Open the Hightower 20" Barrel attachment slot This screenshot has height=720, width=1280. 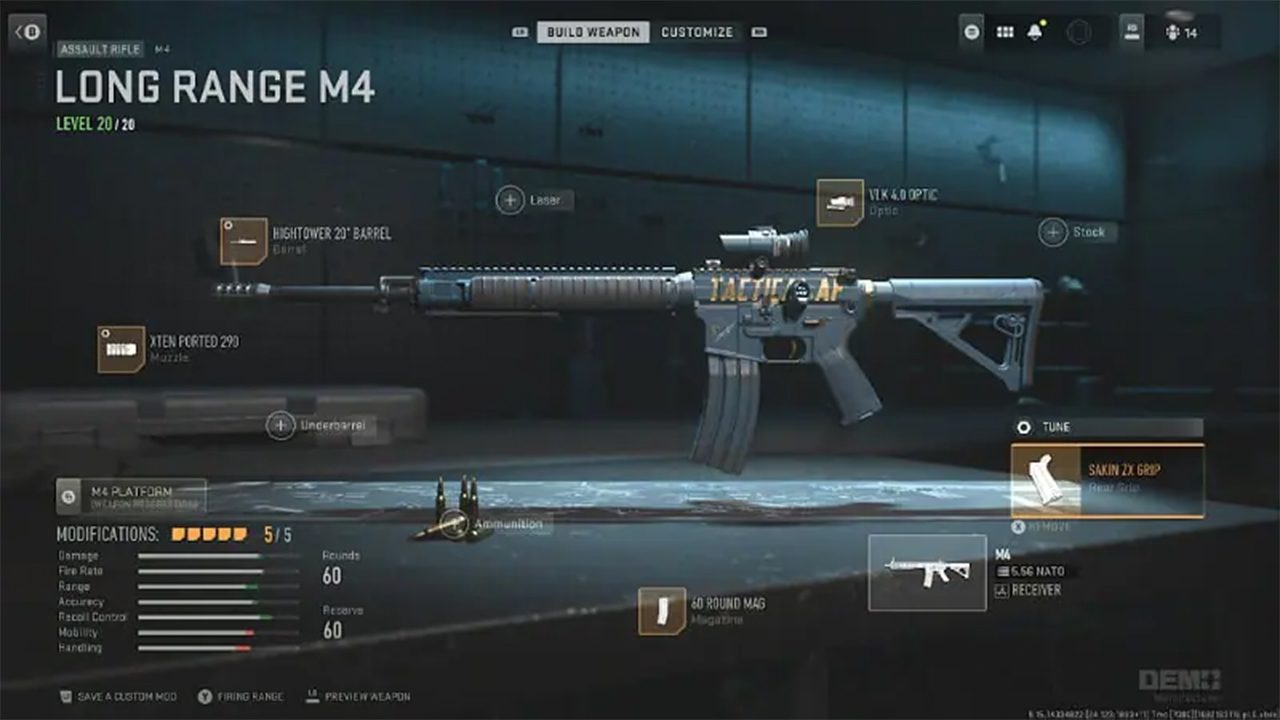tap(244, 241)
